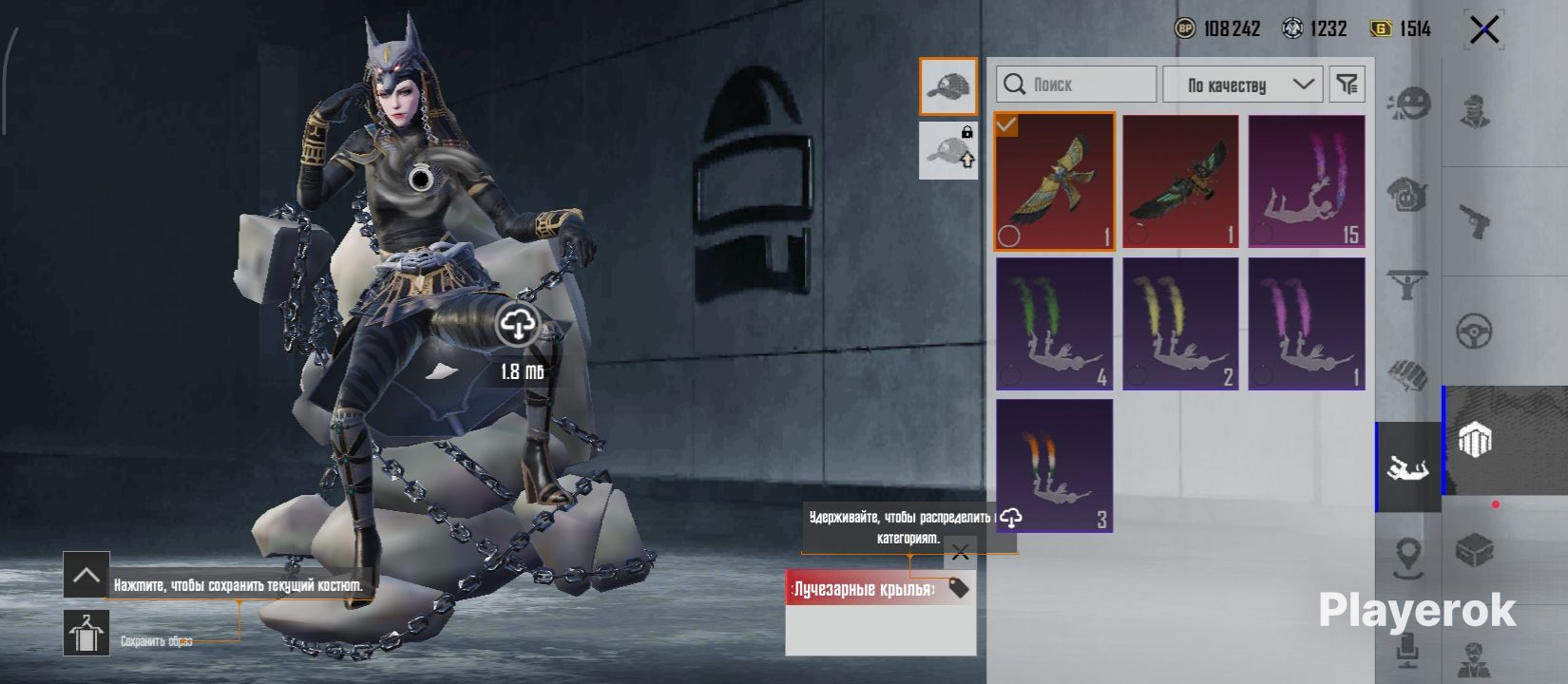Open the filter options button
1568x684 pixels.
point(1347,85)
